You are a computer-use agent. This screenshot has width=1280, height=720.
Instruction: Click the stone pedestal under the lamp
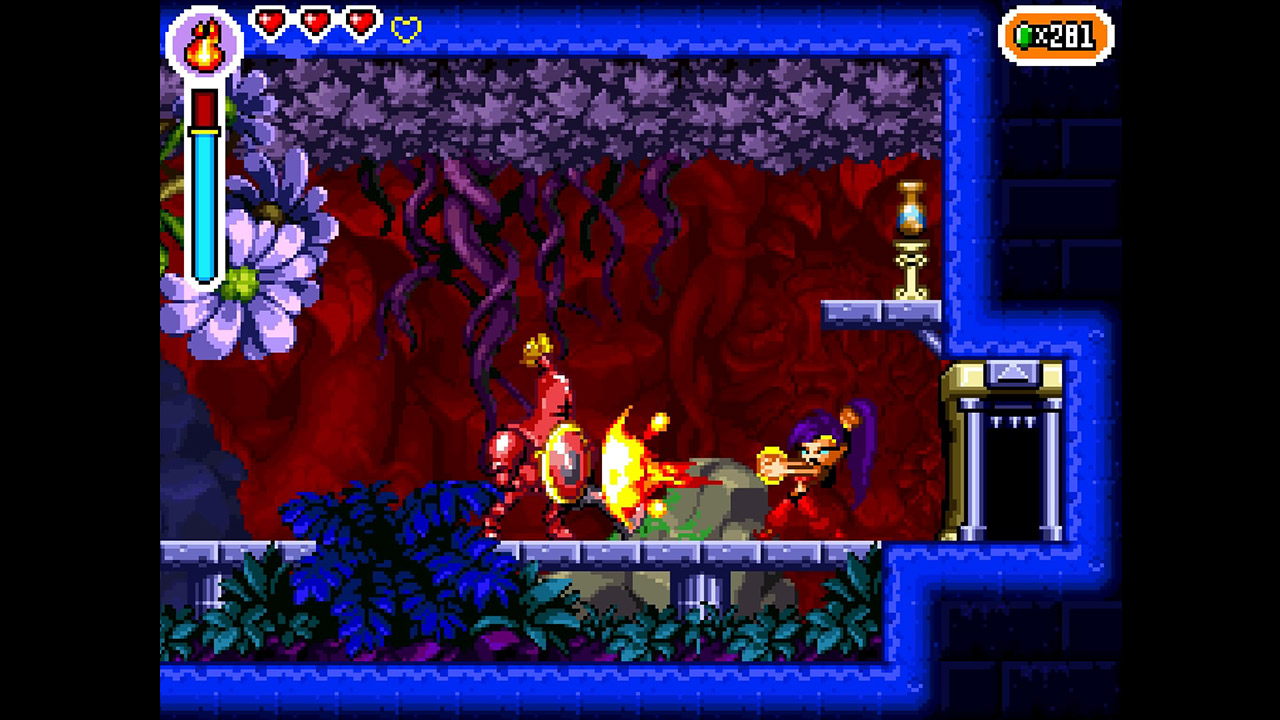[909, 270]
